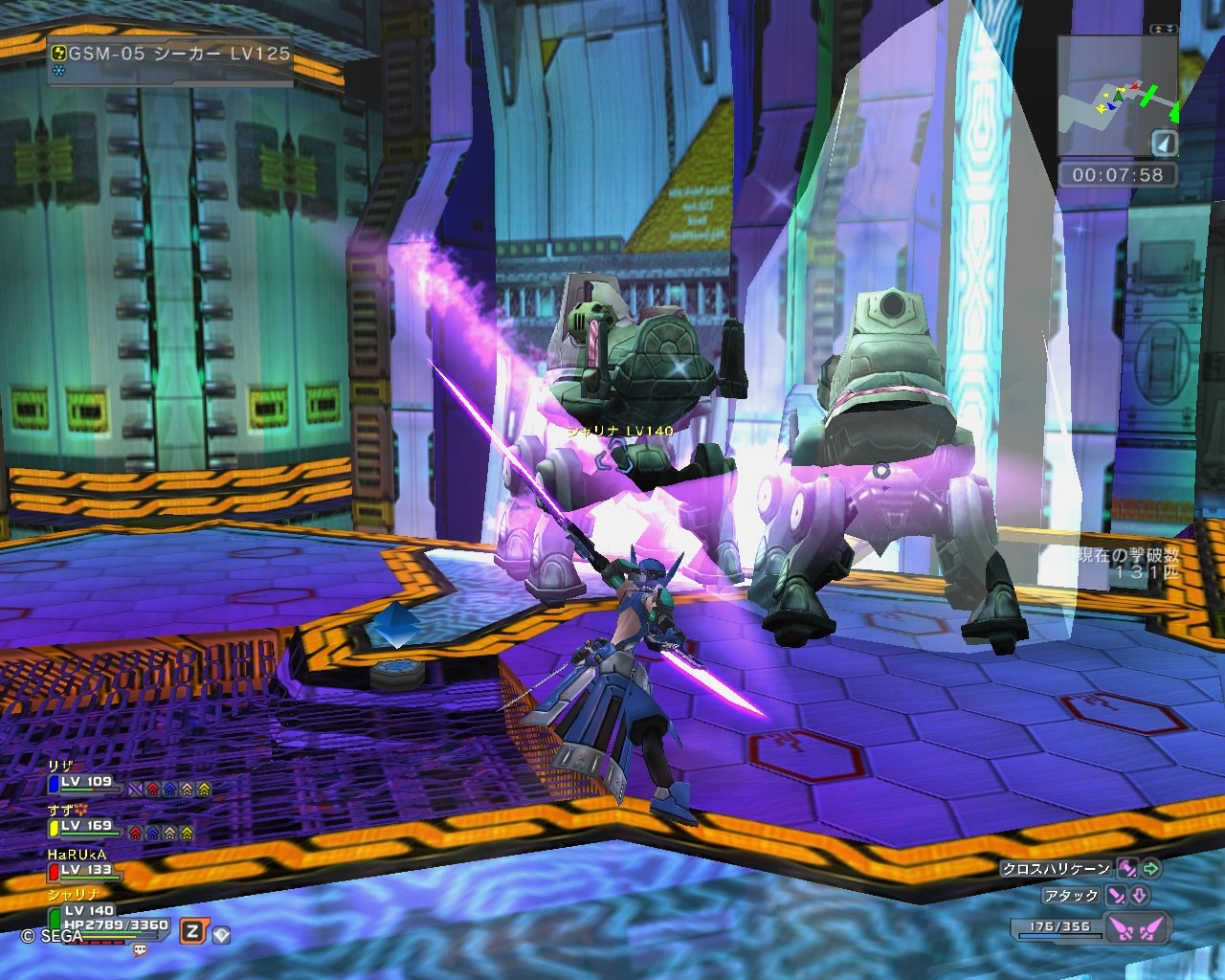
Task: Select party member リザ LV 109
Action: coord(86,783)
